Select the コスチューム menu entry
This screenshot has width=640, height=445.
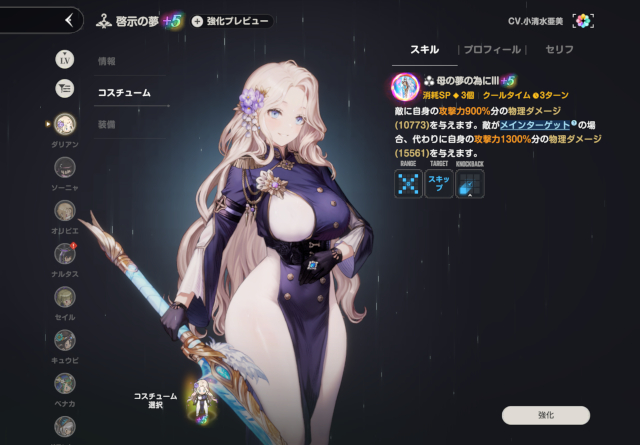[x=124, y=93]
